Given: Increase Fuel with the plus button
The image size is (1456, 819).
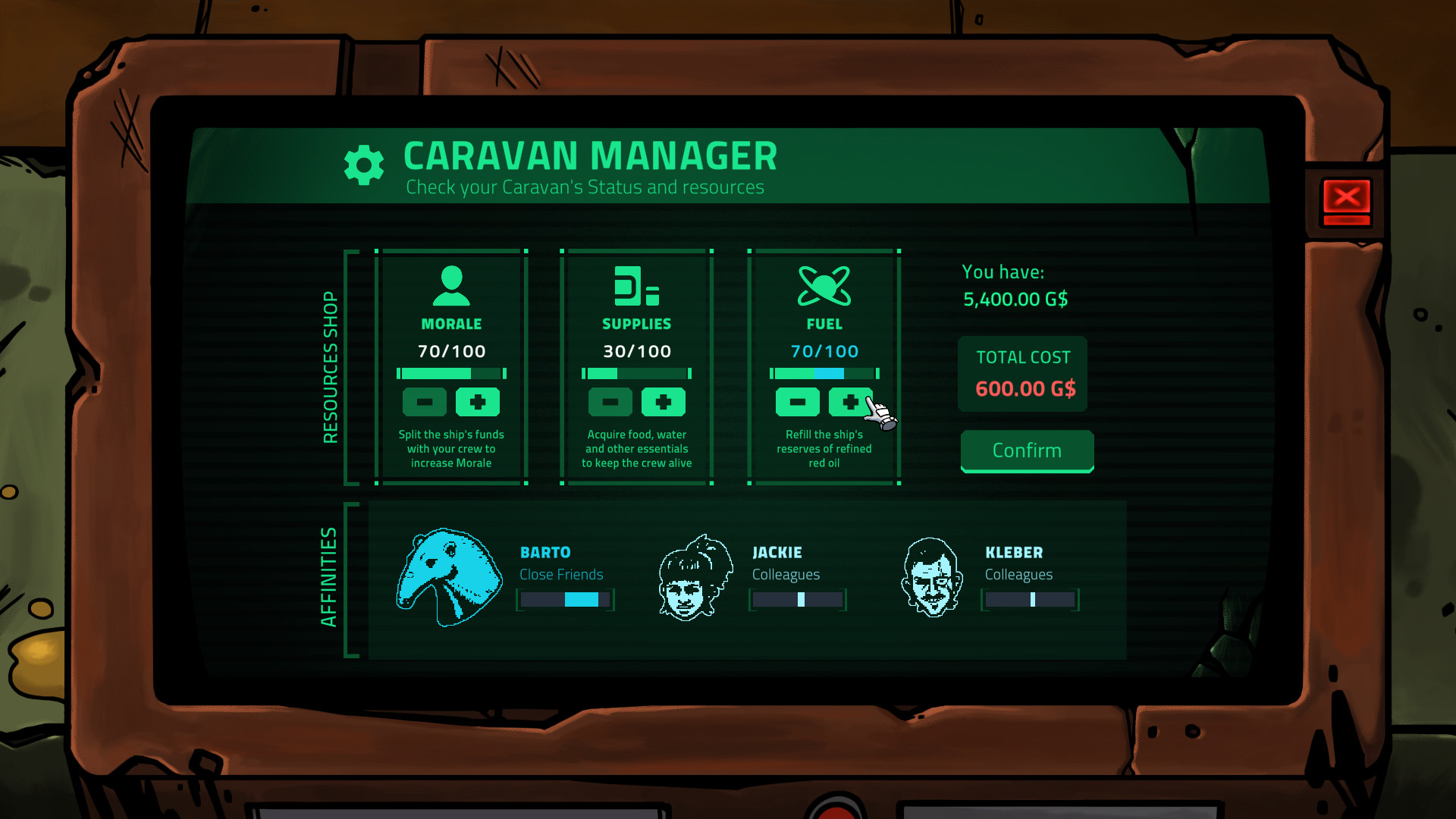Looking at the screenshot, I should coord(850,402).
